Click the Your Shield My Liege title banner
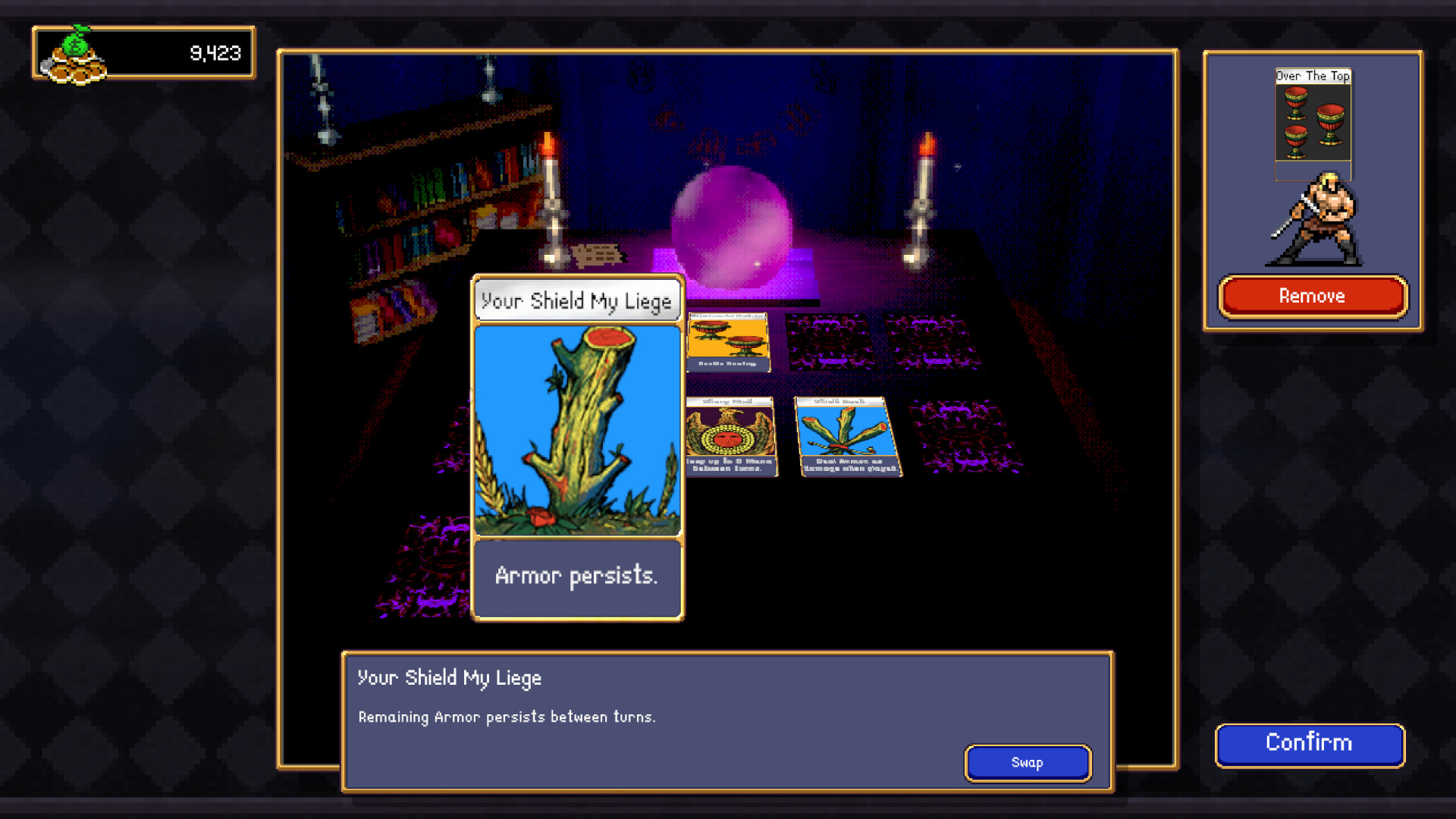Viewport: 1456px width, 819px height. click(577, 300)
